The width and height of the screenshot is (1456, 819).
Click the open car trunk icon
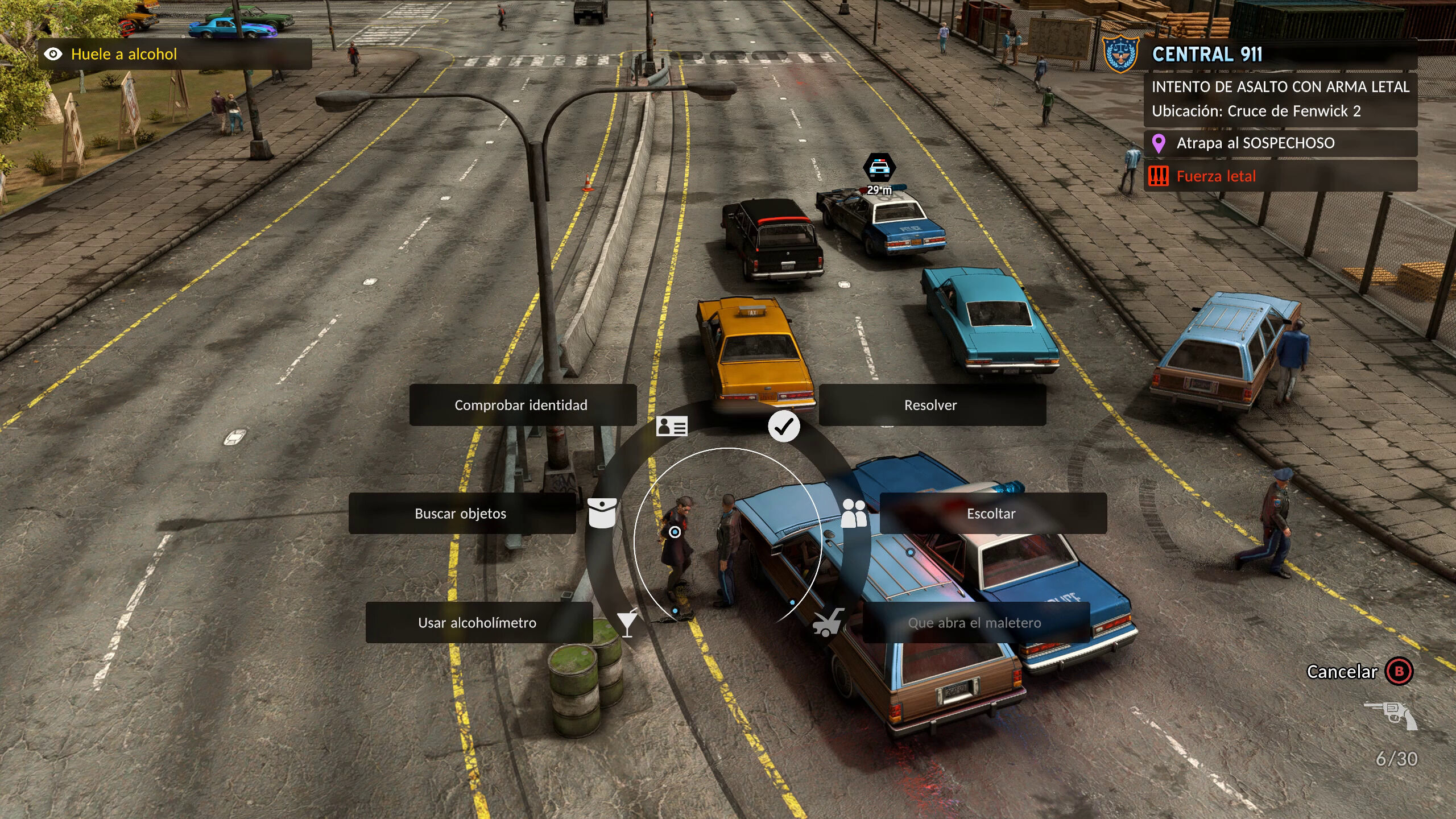[828, 623]
